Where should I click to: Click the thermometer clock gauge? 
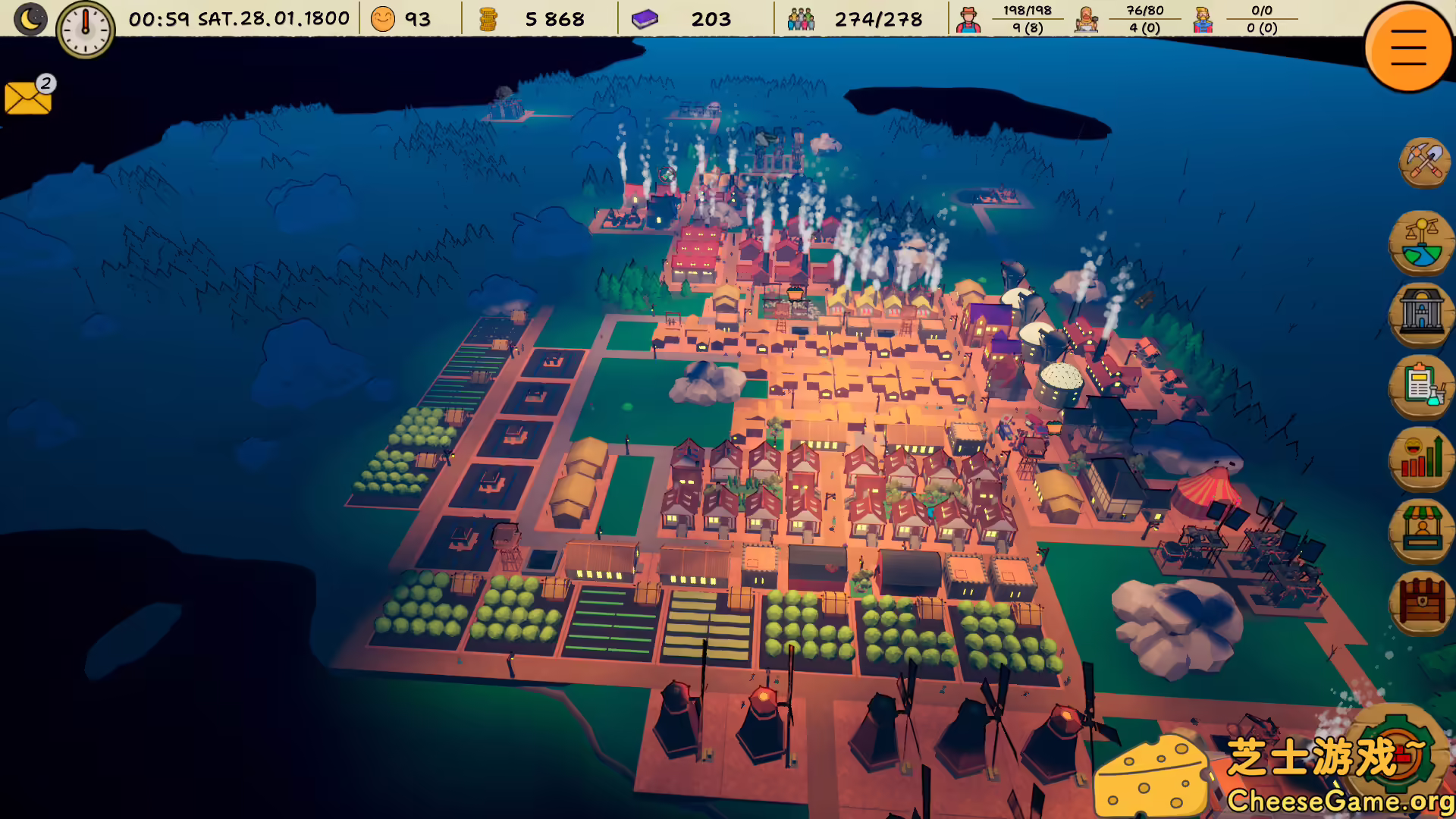click(86, 28)
